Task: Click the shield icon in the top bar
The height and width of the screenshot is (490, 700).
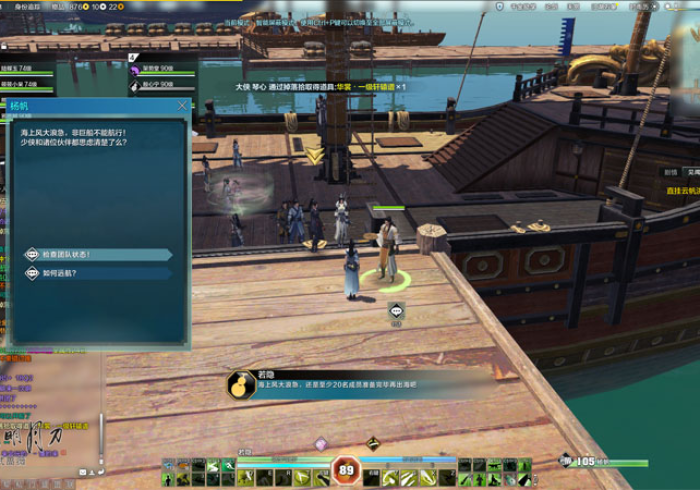Action: [500, 6]
